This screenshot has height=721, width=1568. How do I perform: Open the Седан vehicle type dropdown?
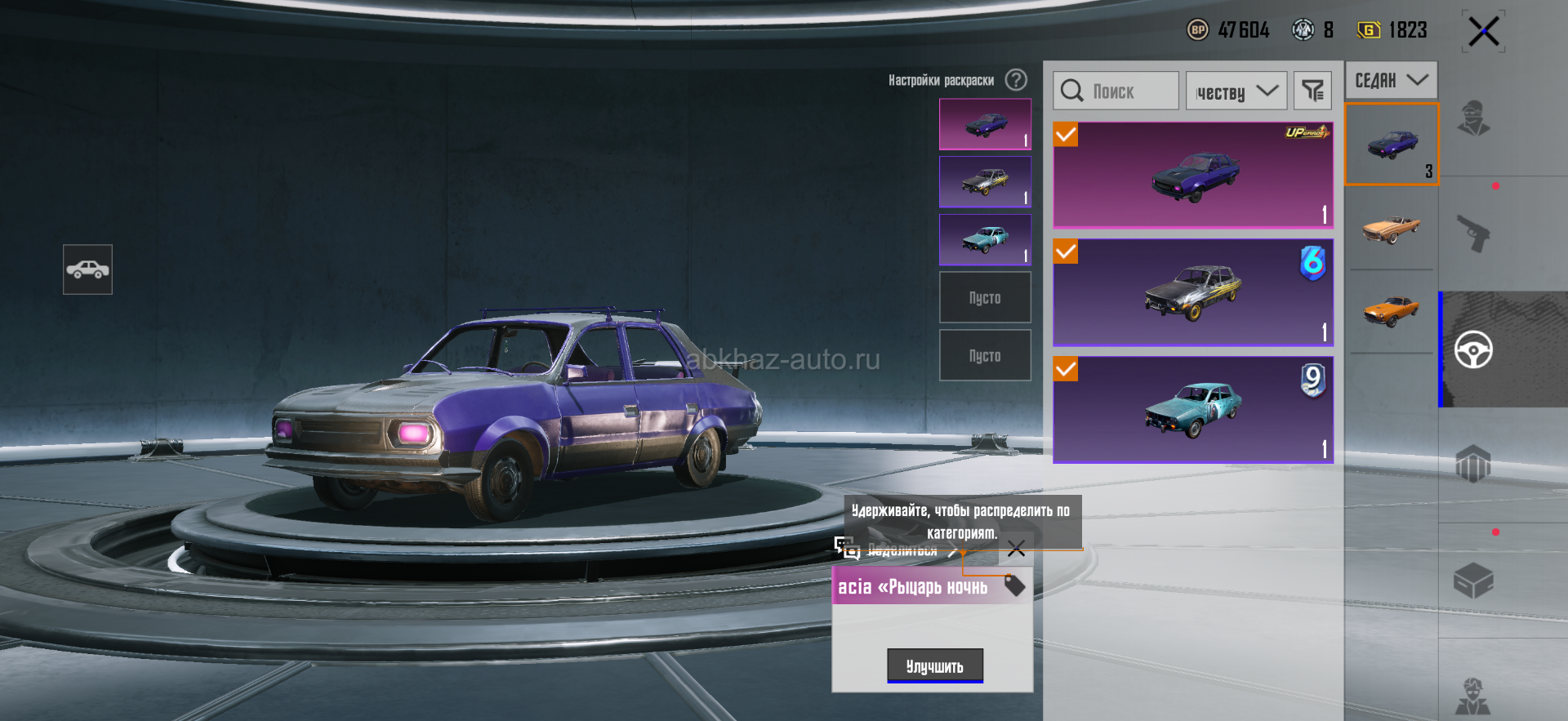(x=1391, y=80)
